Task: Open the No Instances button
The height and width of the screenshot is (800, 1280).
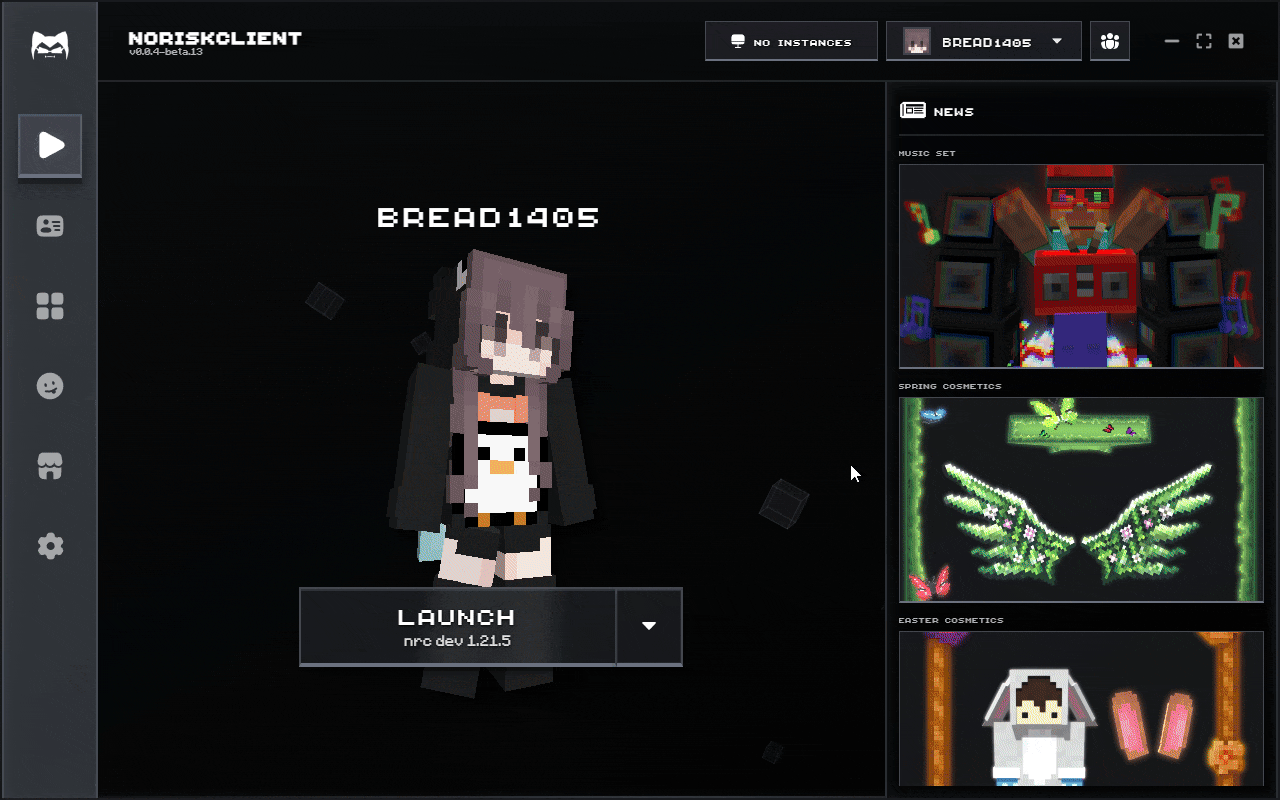Action: pyautogui.click(x=790, y=42)
